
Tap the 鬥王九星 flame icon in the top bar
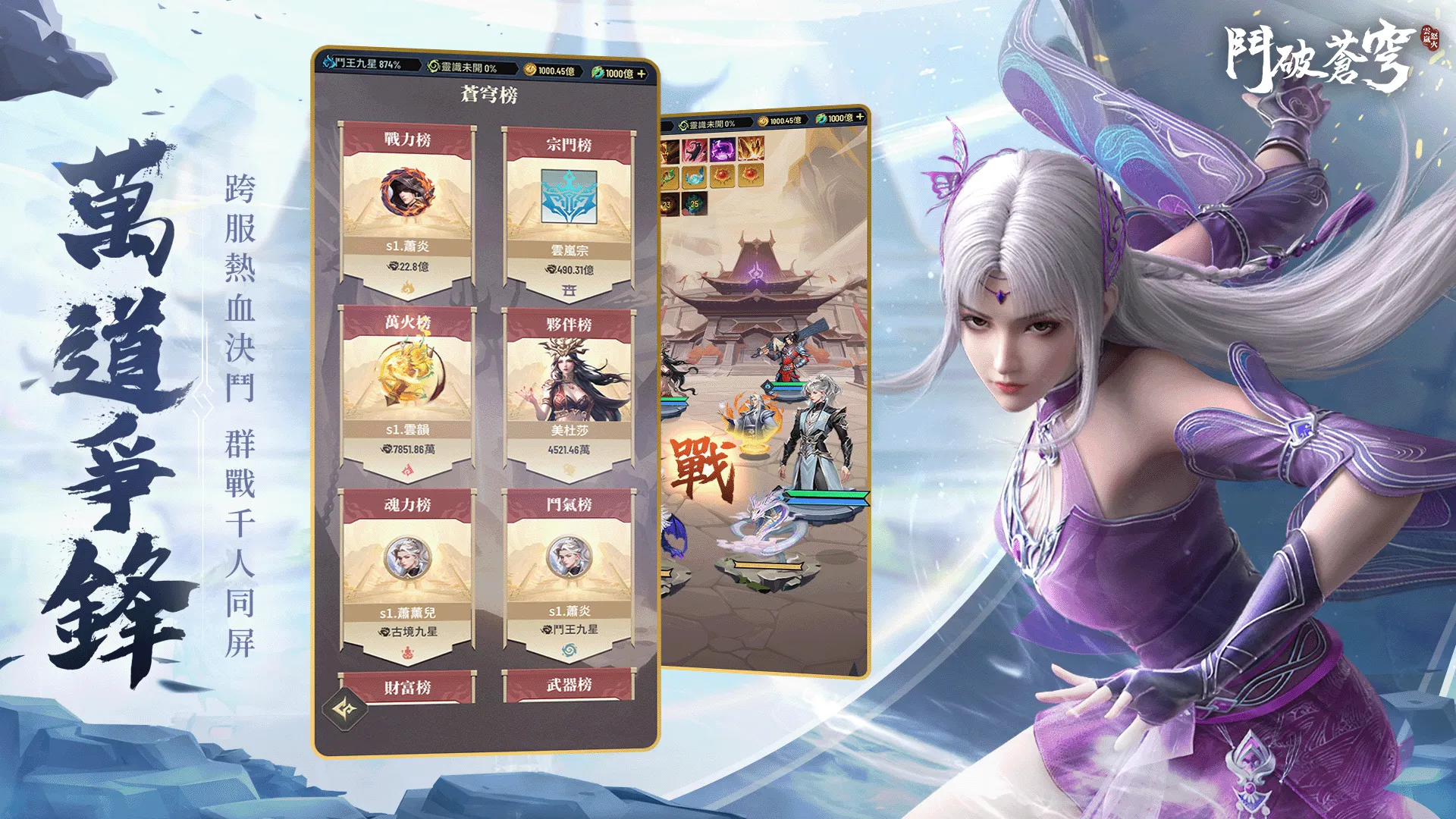pyautogui.click(x=330, y=64)
